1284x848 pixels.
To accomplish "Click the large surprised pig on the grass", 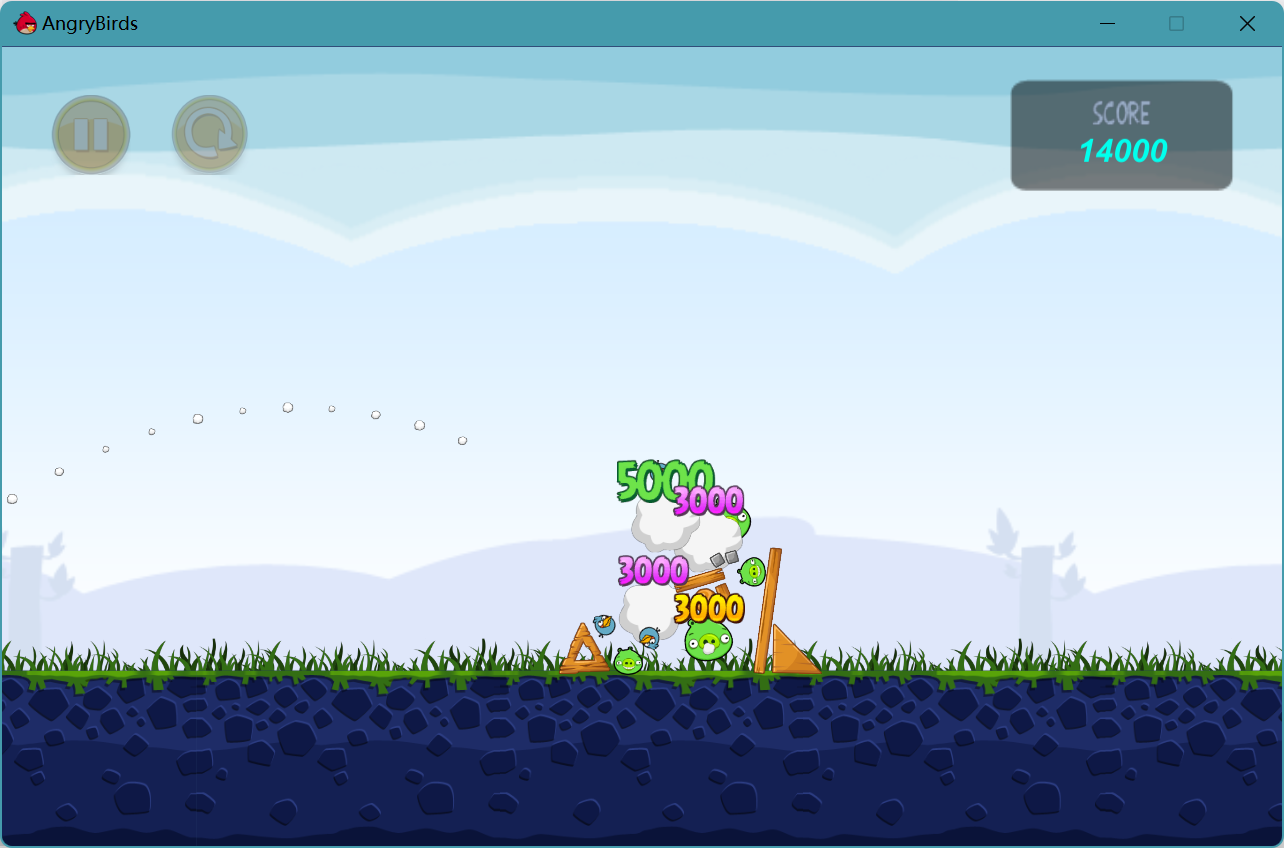I will 706,643.
